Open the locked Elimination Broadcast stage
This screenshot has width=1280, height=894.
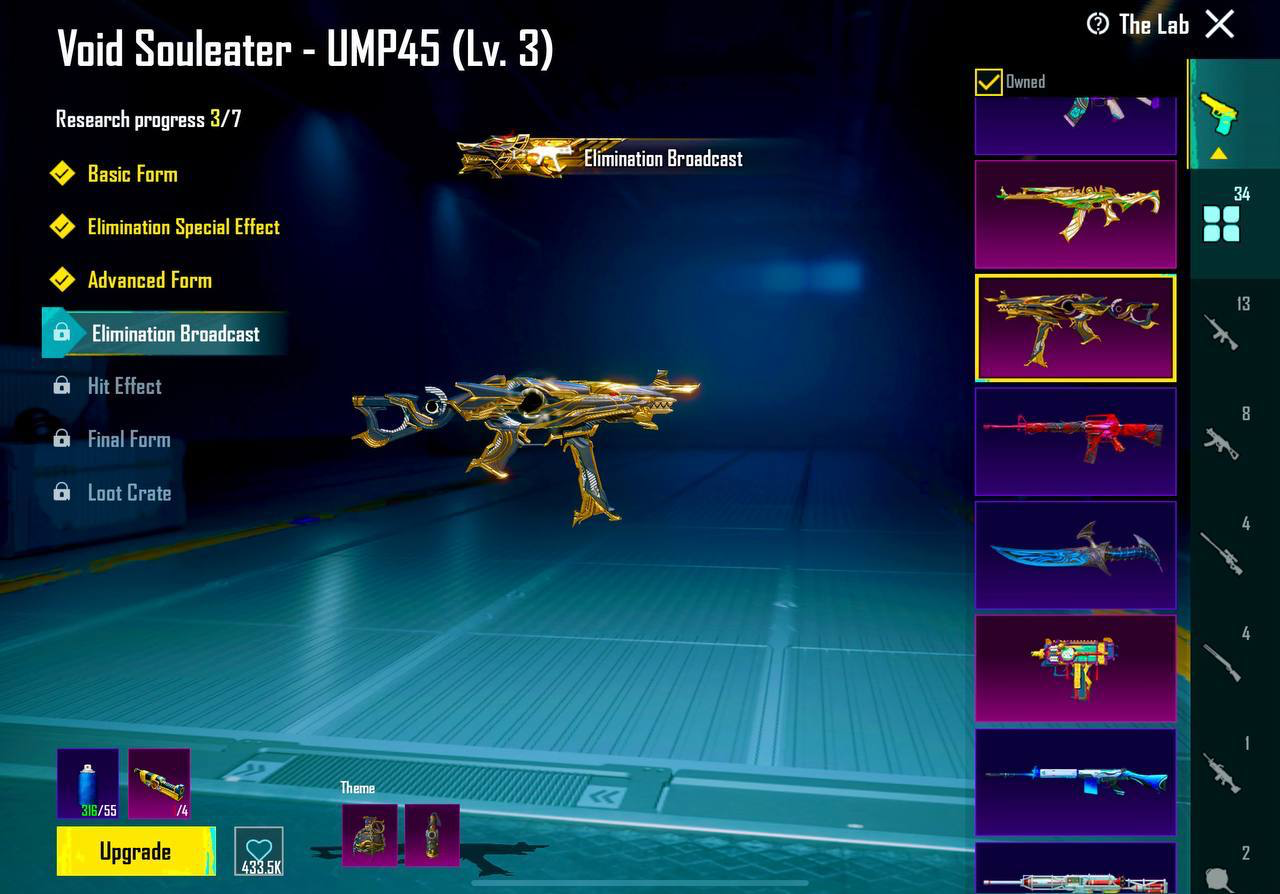(175, 334)
